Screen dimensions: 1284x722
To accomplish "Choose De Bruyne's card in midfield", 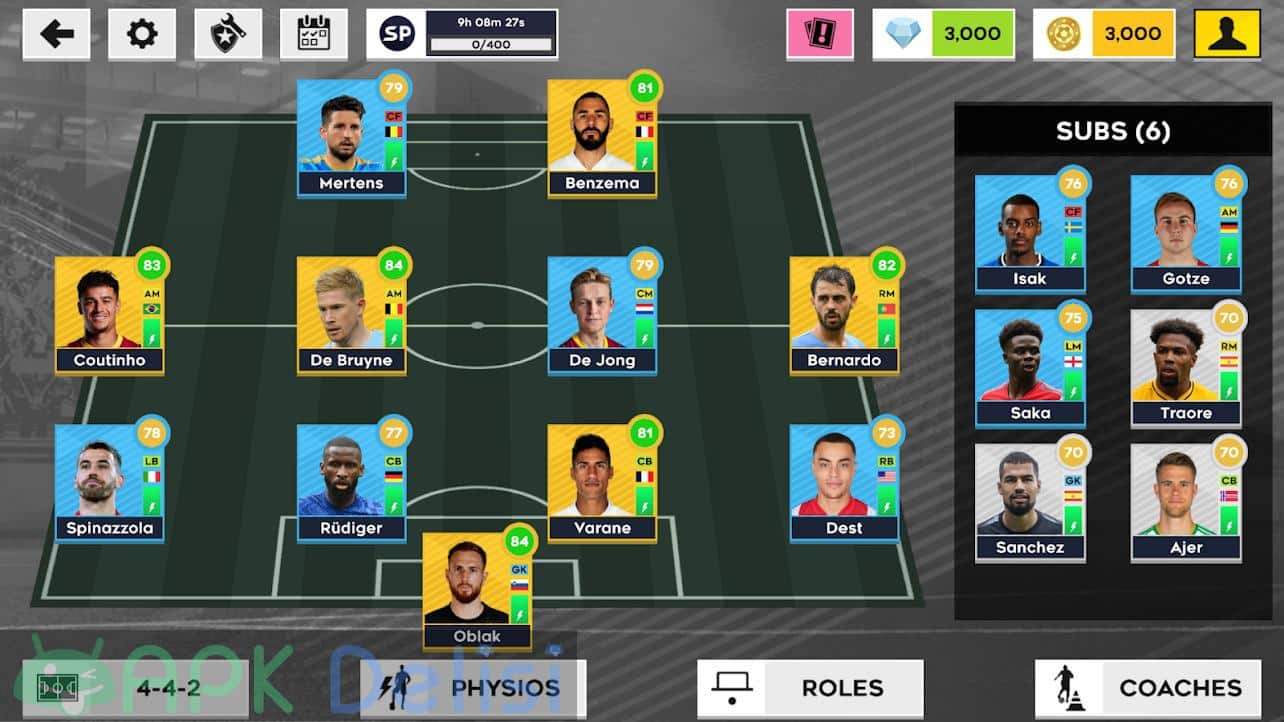I will click(x=351, y=315).
